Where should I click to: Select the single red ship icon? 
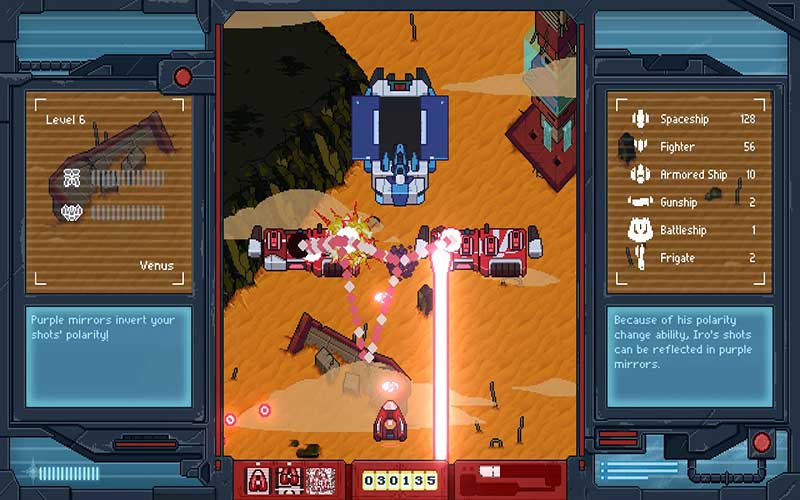258,479
